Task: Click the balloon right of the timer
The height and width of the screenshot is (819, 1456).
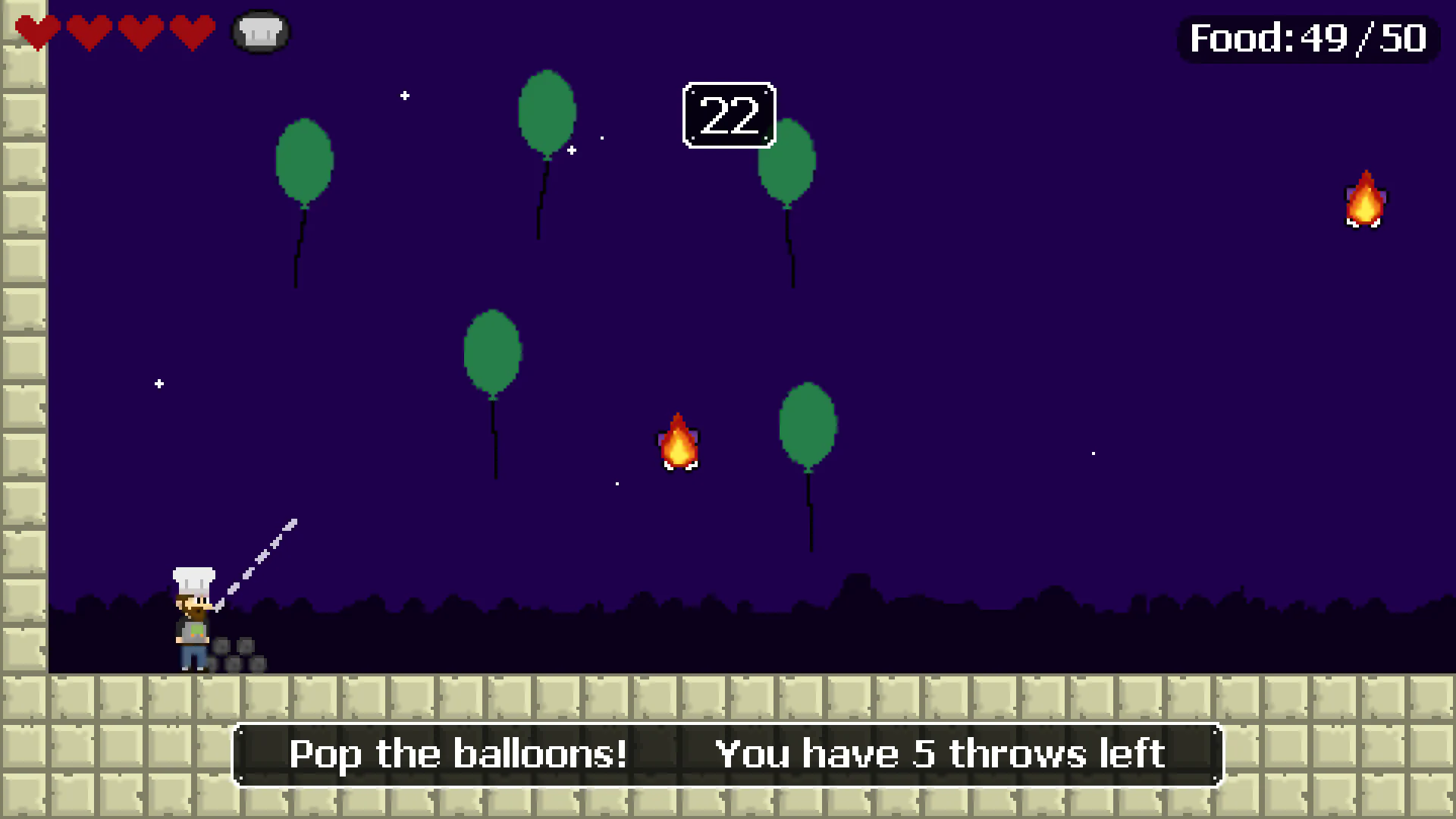Action: click(787, 163)
